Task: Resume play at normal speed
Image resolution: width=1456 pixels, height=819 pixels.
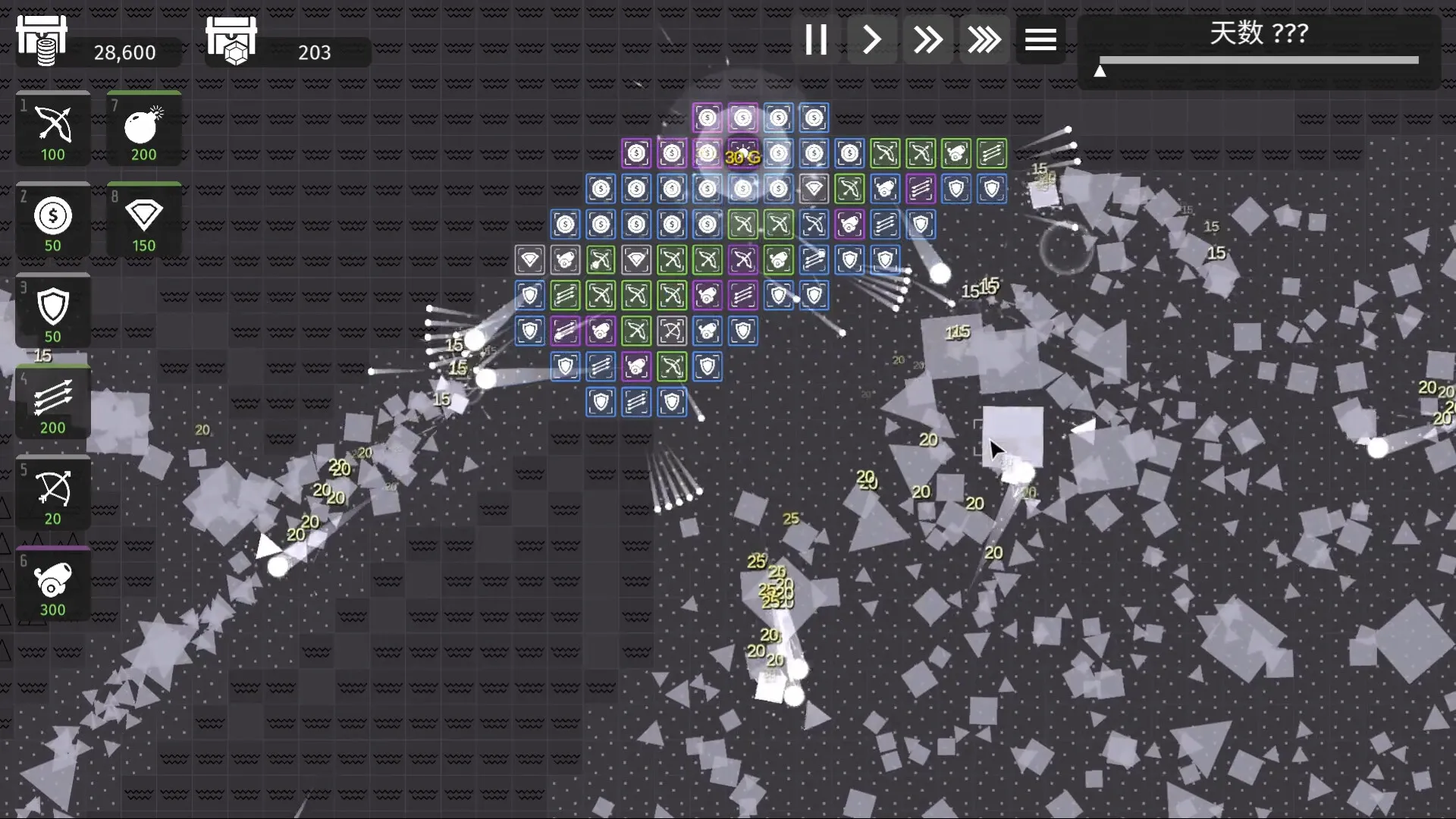Action: [872, 39]
